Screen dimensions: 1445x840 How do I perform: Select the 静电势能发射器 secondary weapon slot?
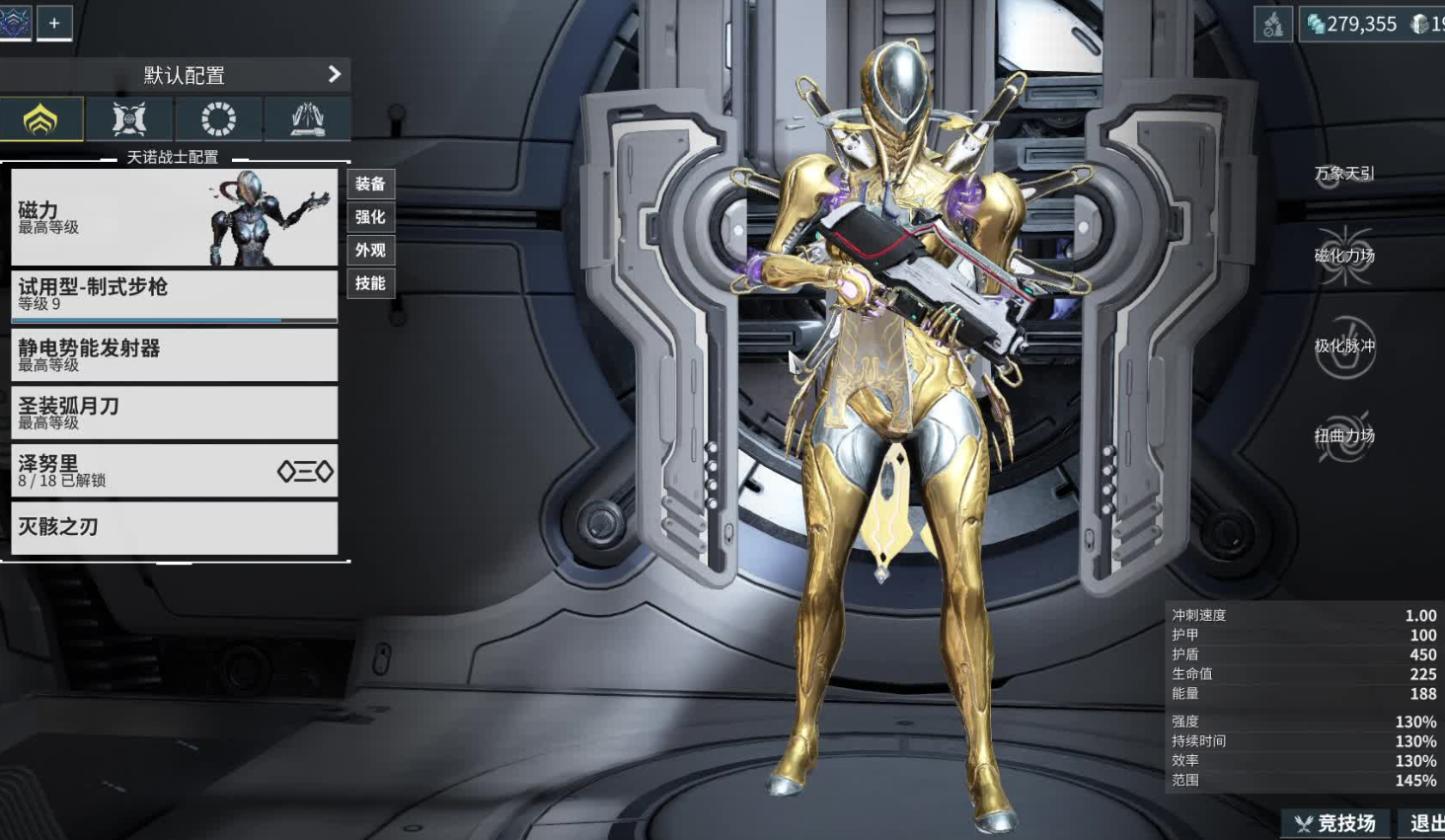click(174, 355)
